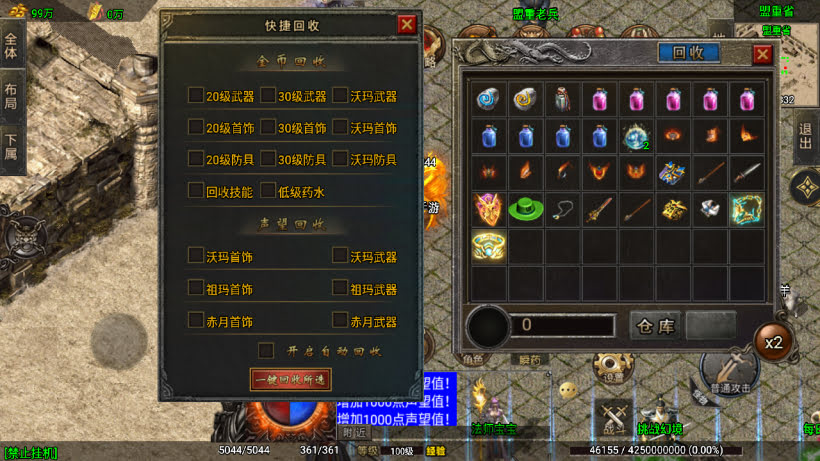Close the 快捷回收 quick recycle window
The height and width of the screenshot is (461, 820).
[406, 25]
